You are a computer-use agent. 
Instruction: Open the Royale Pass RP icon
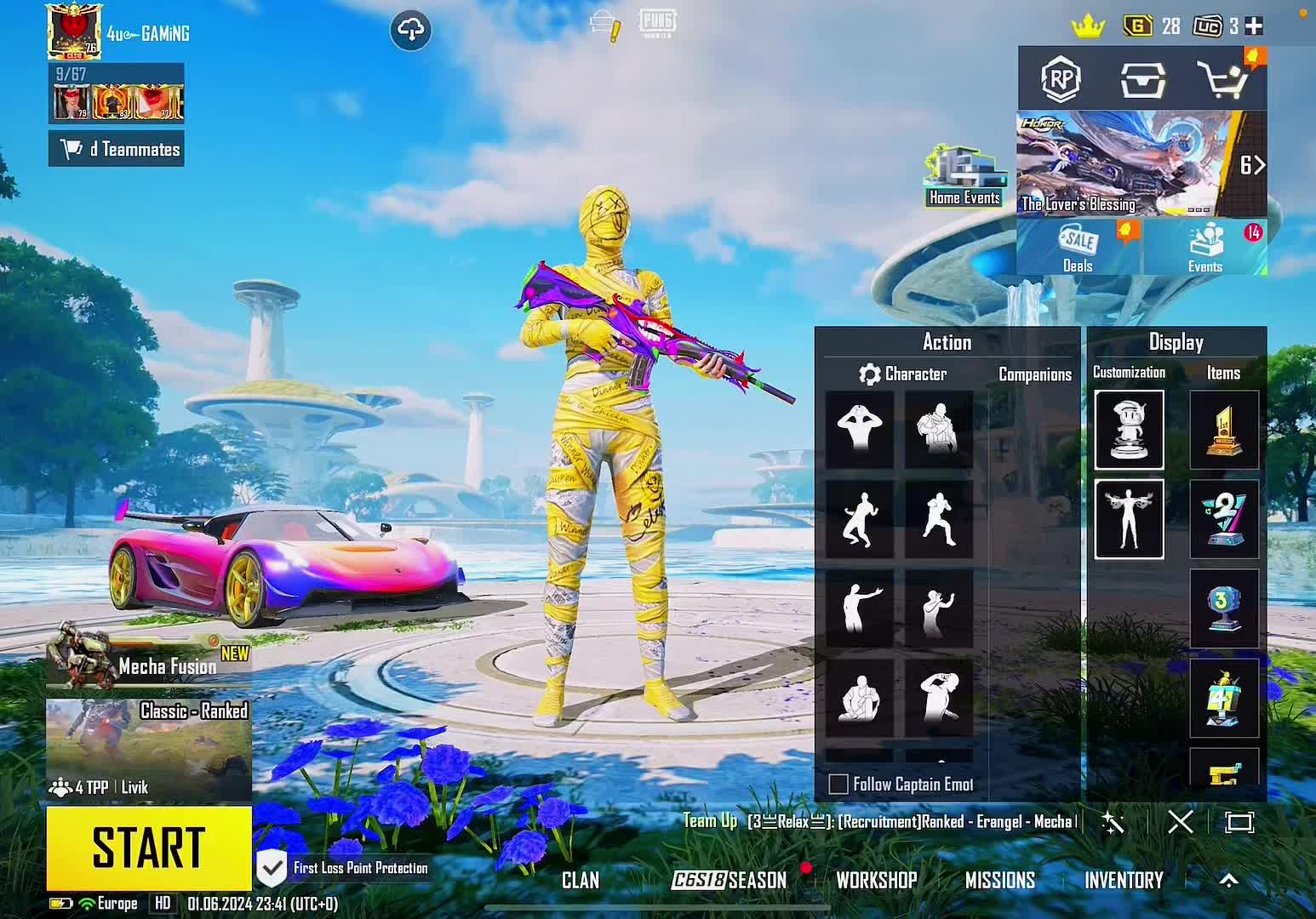[x=1061, y=81]
